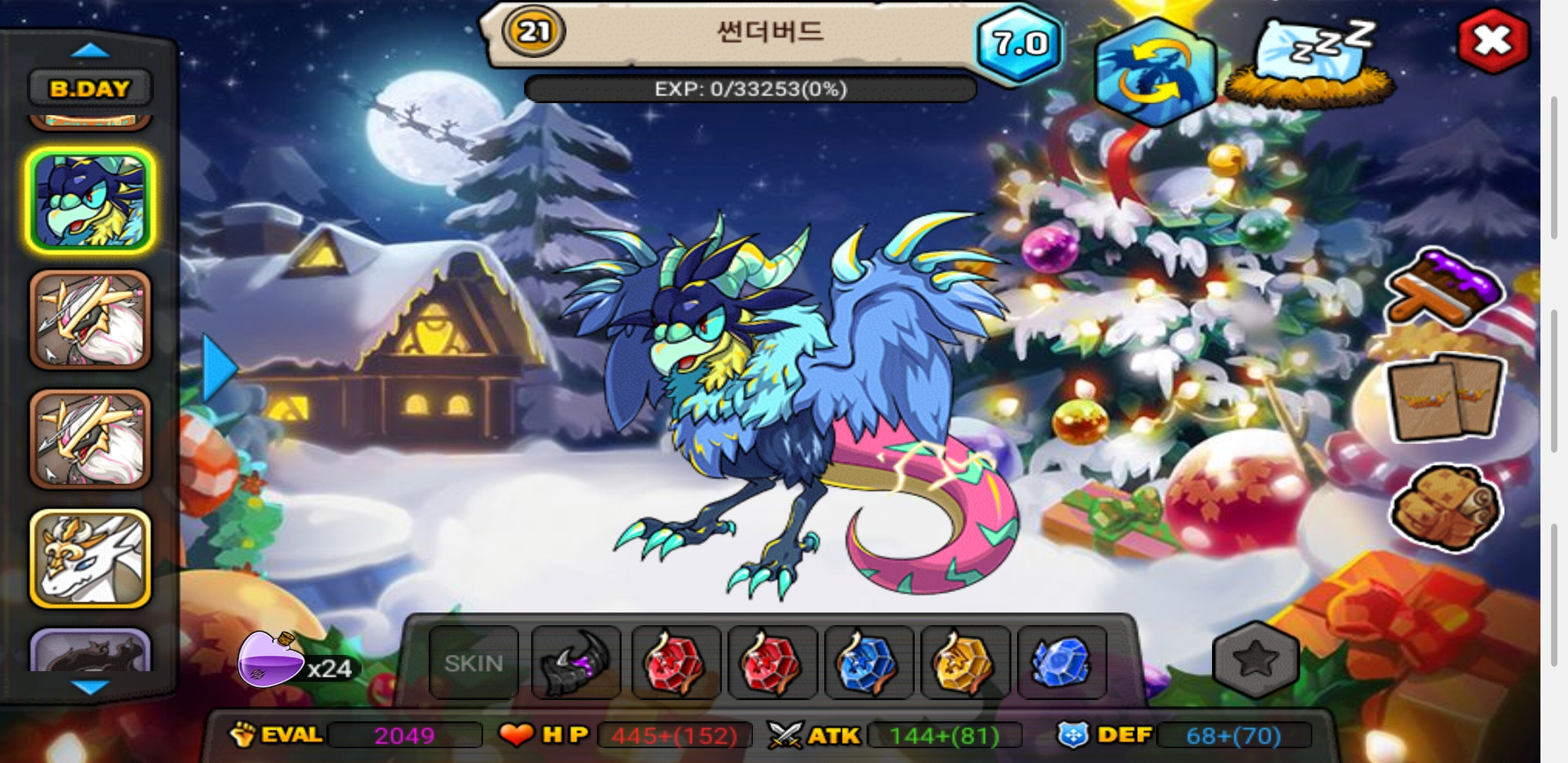This screenshot has width=1568, height=763.
Task: Close the dragon detail screen
Action: [x=1492, y=41]
